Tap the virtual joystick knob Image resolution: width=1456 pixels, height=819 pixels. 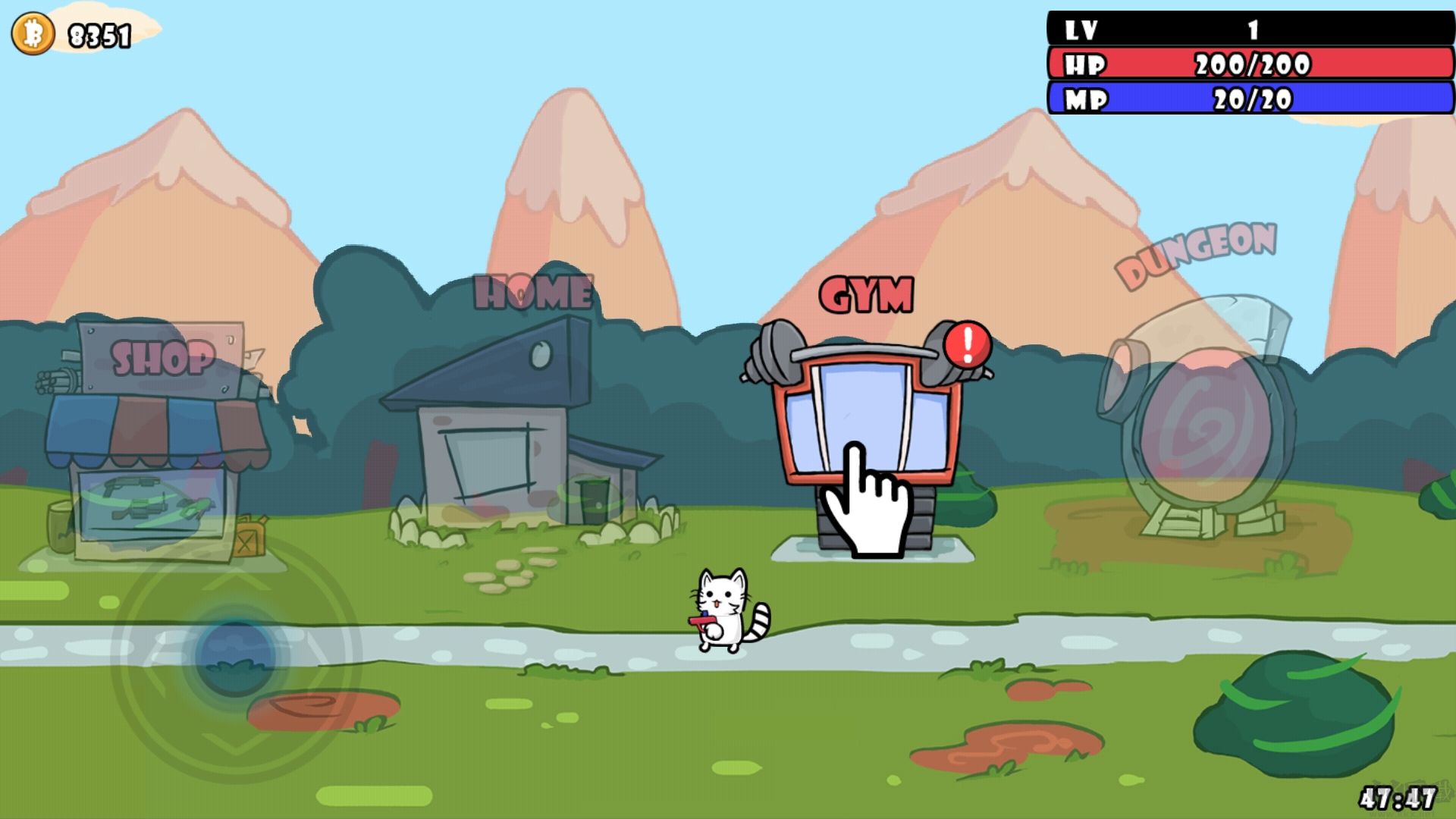click(234, 654)
